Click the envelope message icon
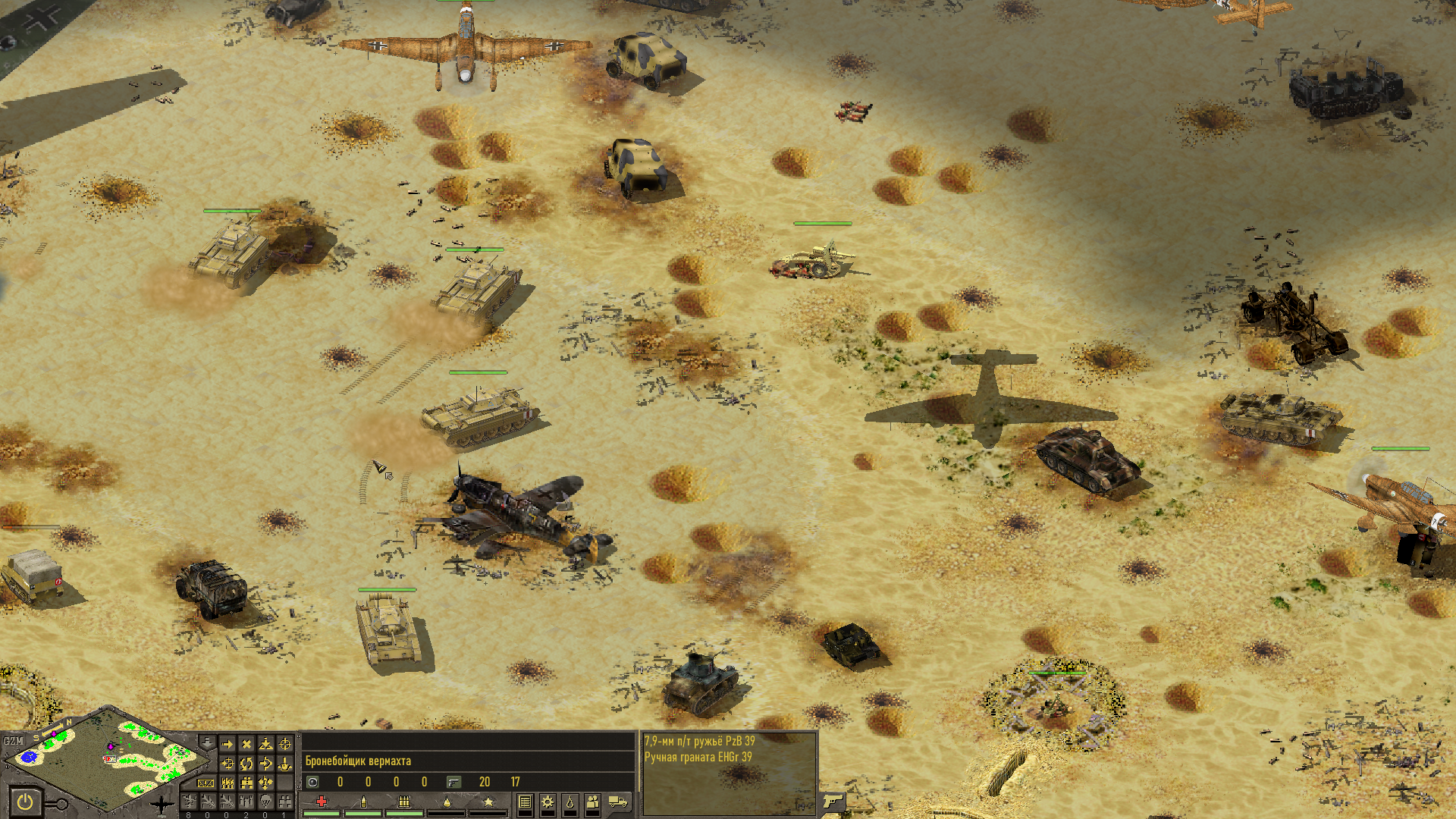This screenshot has width=1456, height=819. click(x=206, y=783)
